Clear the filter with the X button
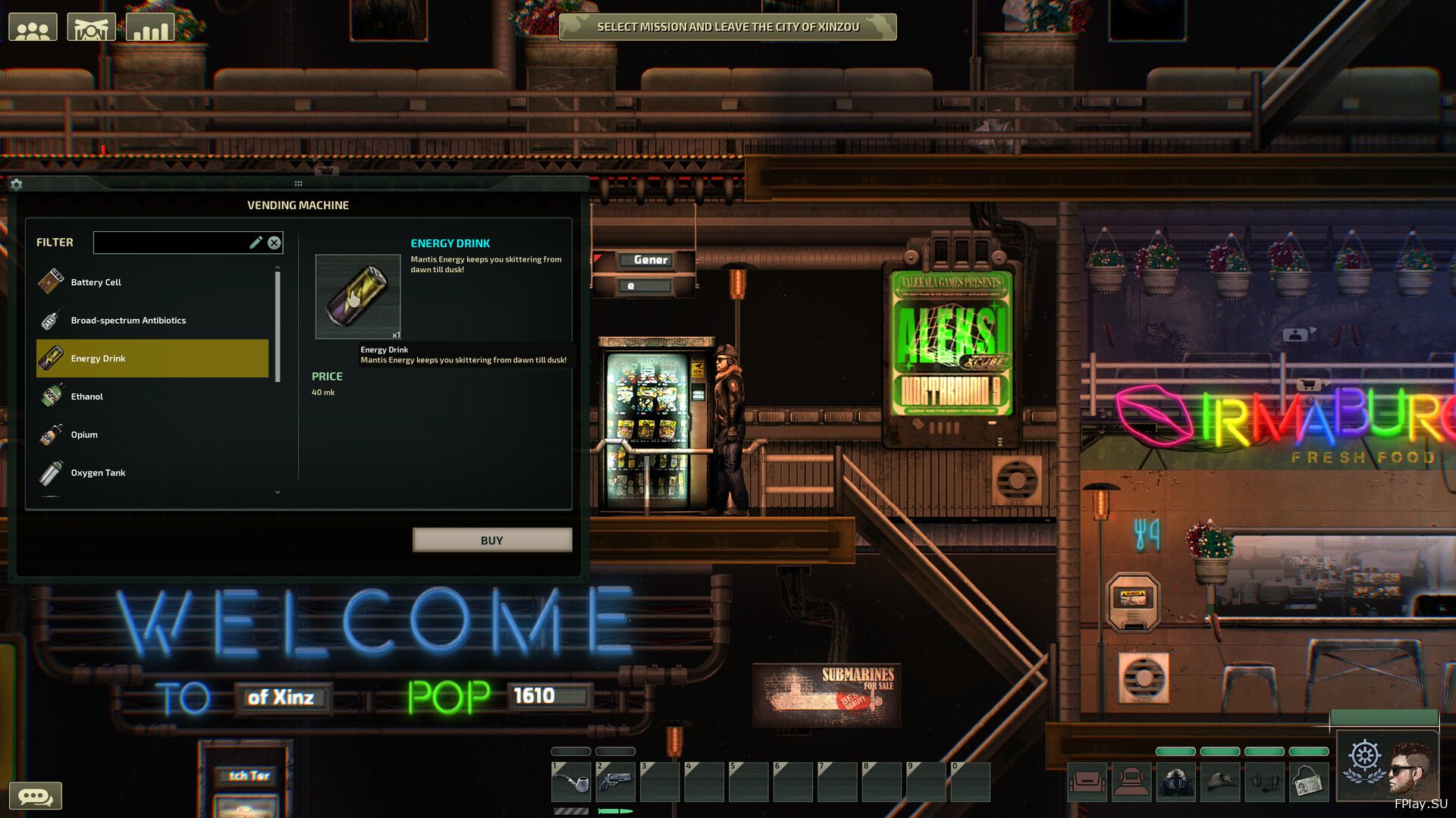Image resolution: width=1456 pixels, height=818 pixels. point(275,243)
